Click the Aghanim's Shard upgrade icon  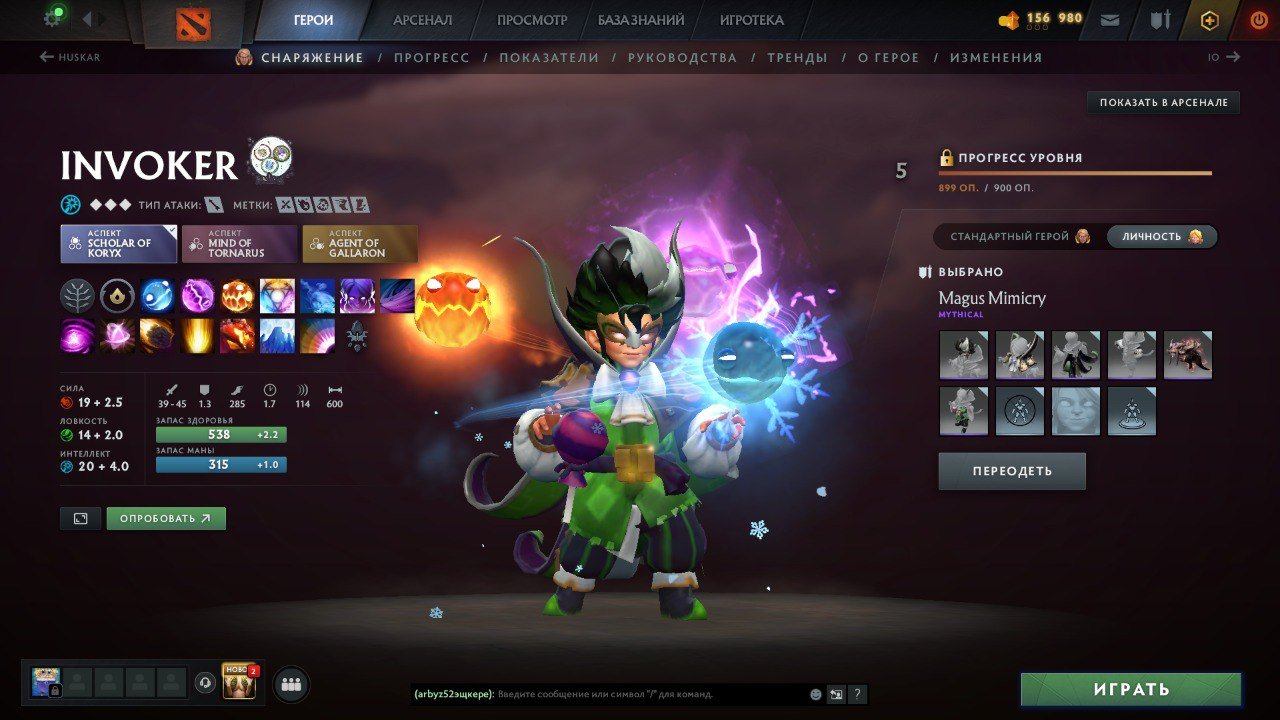(x=117, y=295)
